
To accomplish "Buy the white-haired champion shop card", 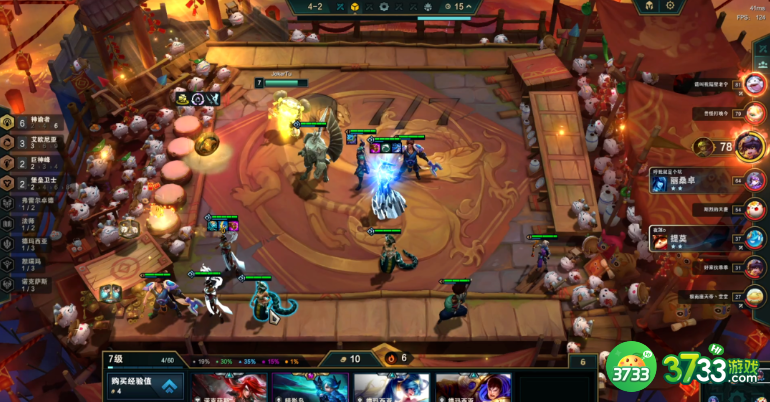I will click(x=391, y=388).
